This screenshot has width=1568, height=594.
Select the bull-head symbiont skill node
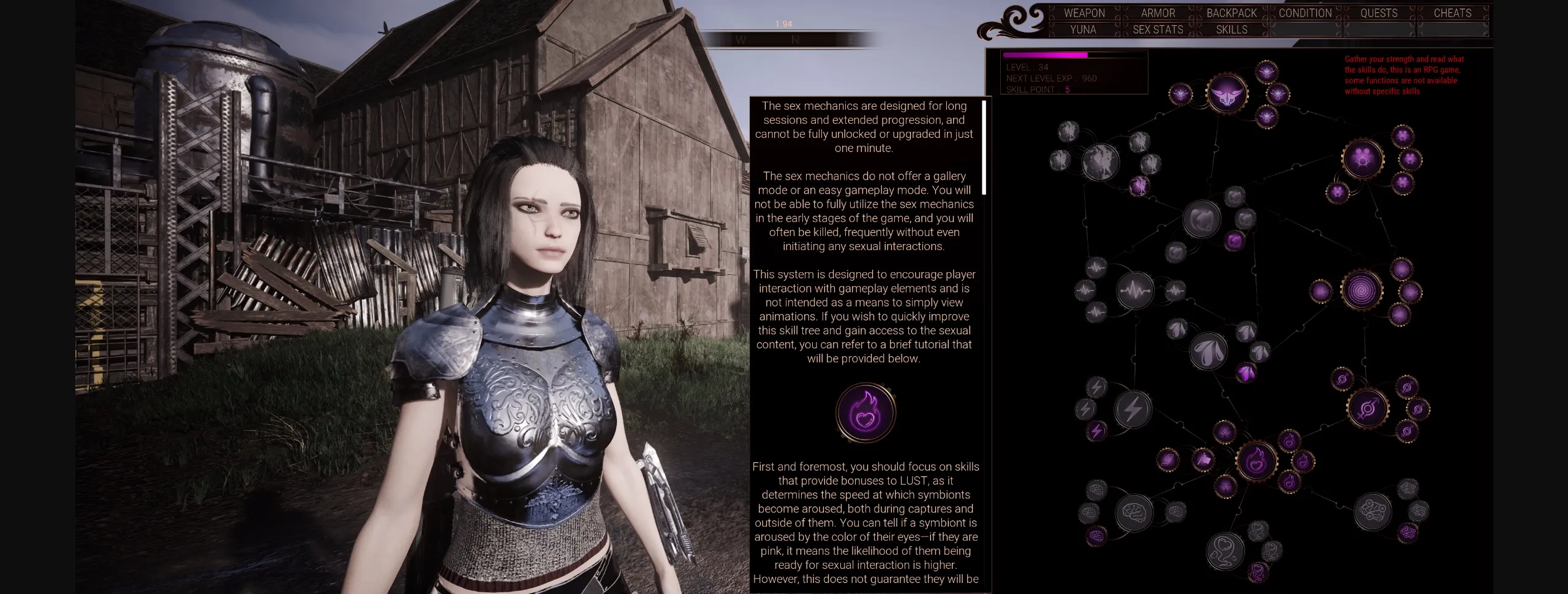tap(1228, 94)
